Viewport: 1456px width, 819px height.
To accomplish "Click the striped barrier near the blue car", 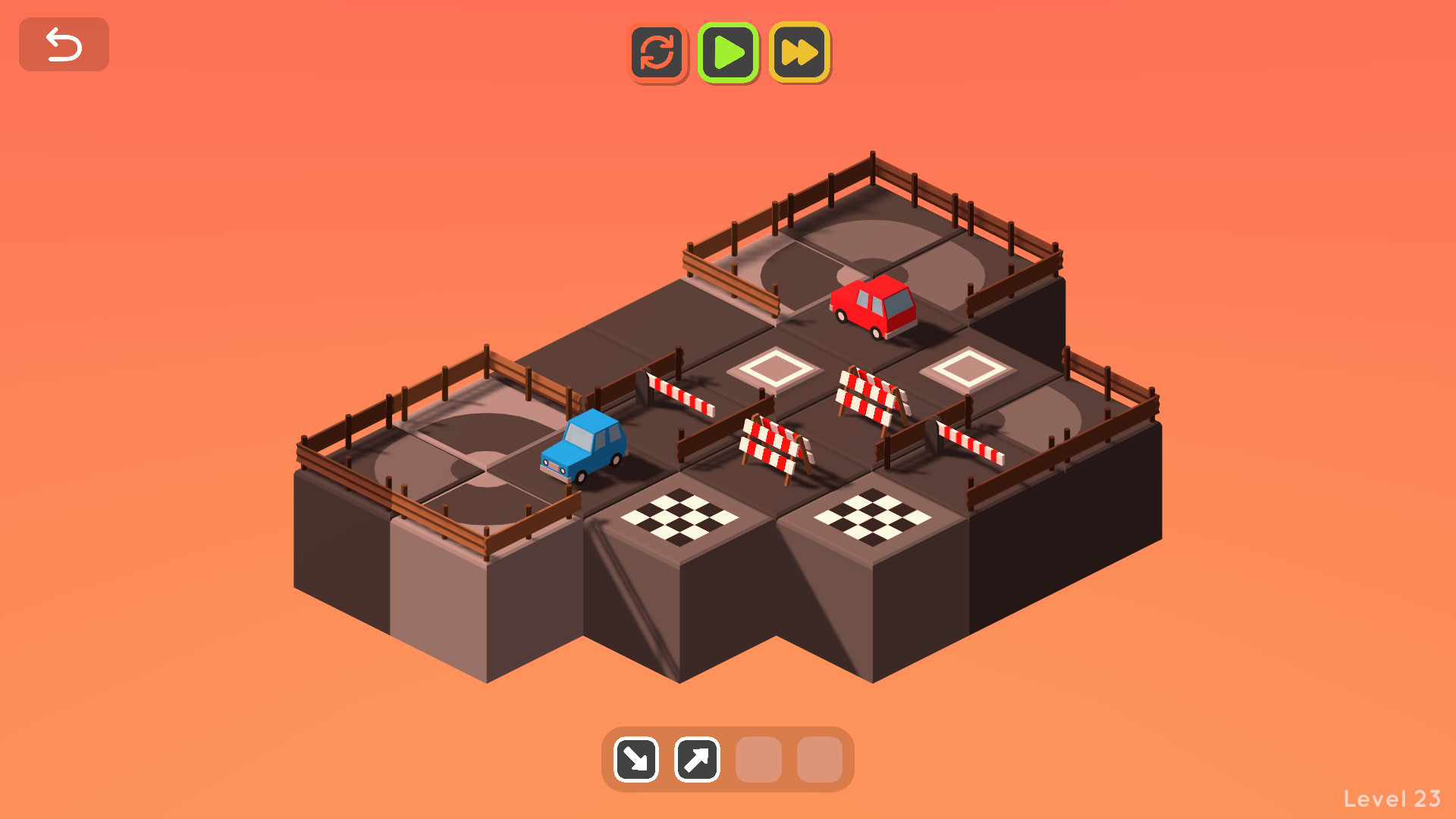I will (680, 394).
